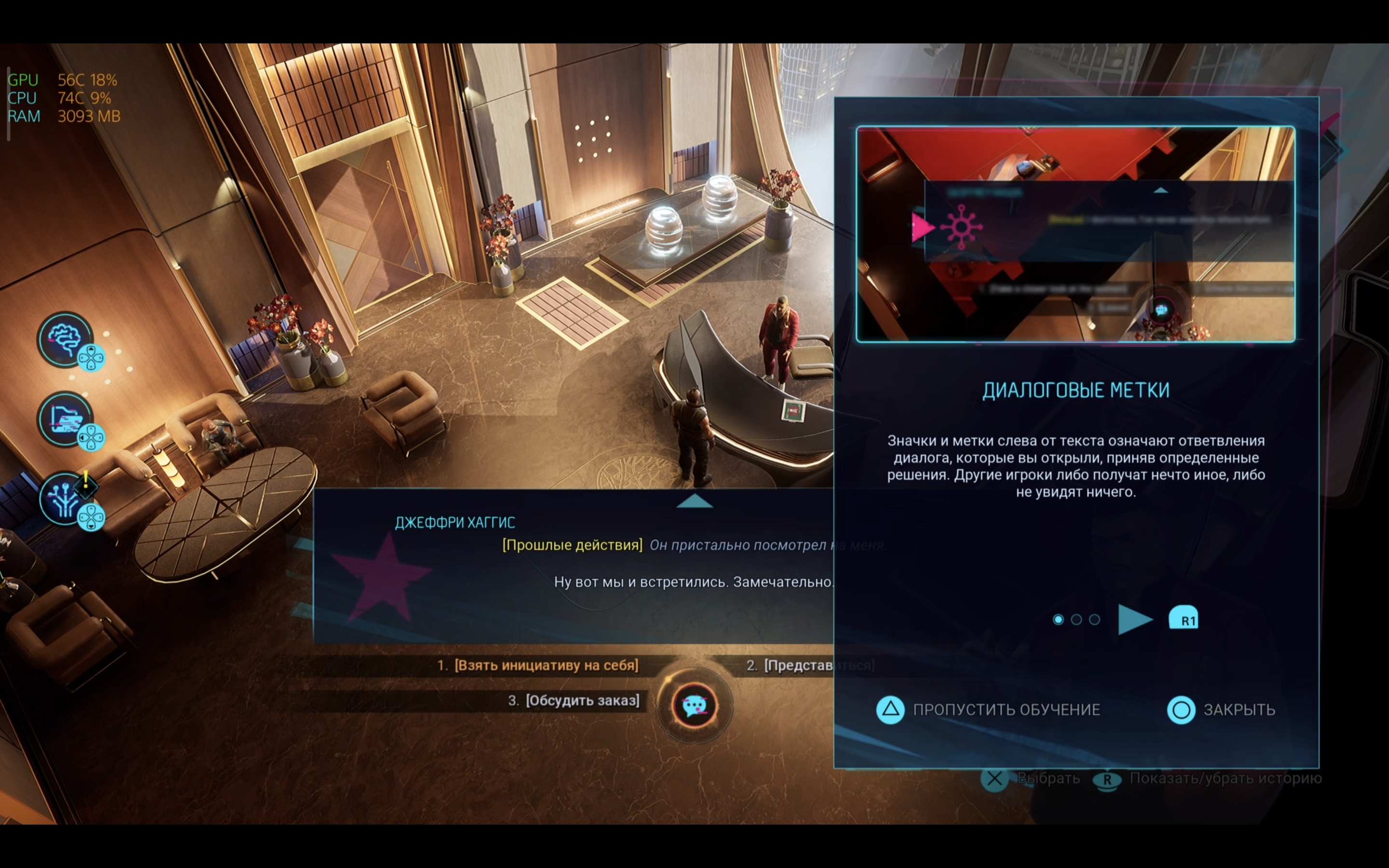Viewport: 1389px width, 868px height.
Task: Select dialogue option "Обсудить заказ"
Action: 582,700
